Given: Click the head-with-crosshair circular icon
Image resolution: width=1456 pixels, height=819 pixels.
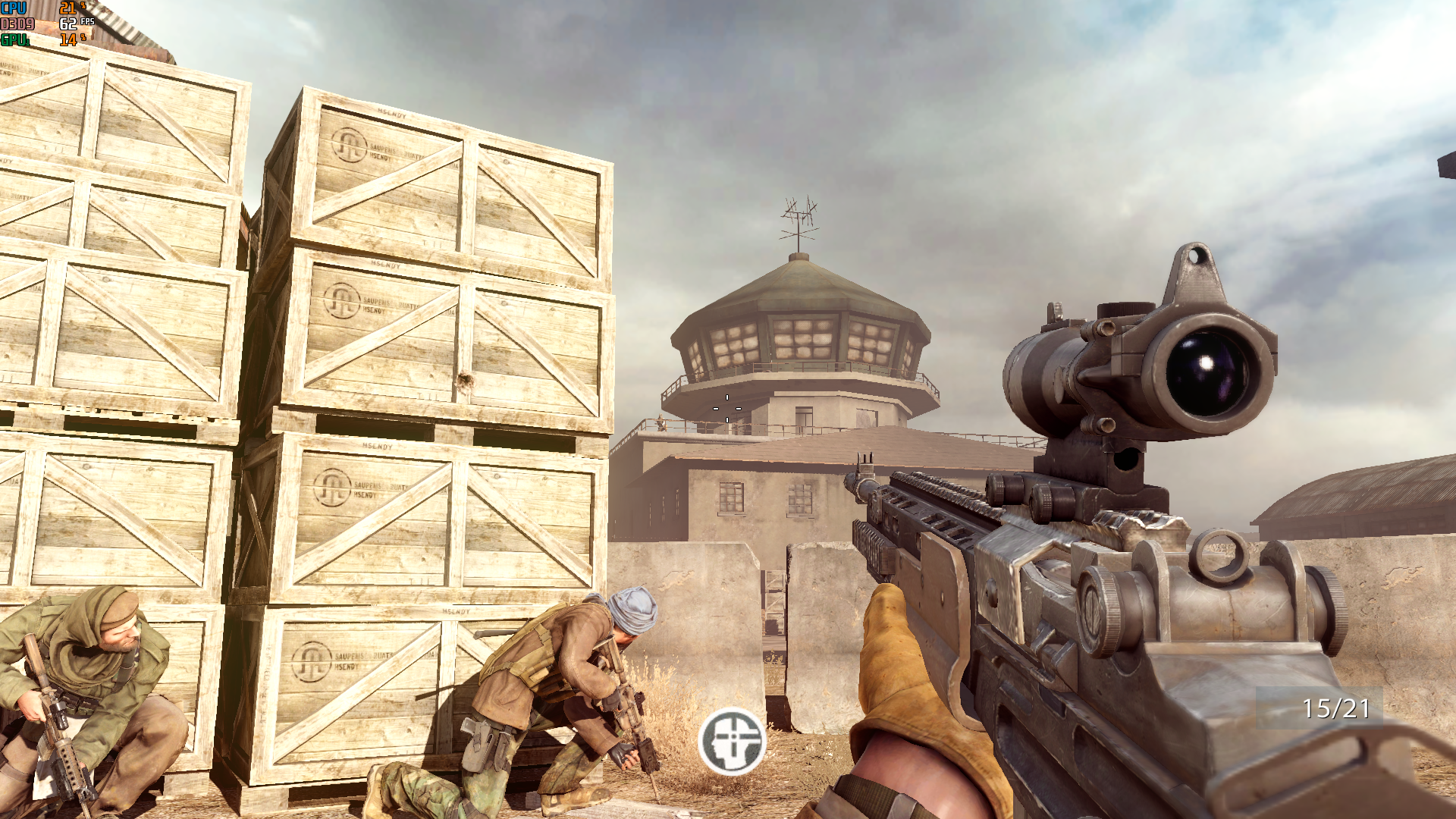Looking at the screenshot, I should tap(732, 741).
